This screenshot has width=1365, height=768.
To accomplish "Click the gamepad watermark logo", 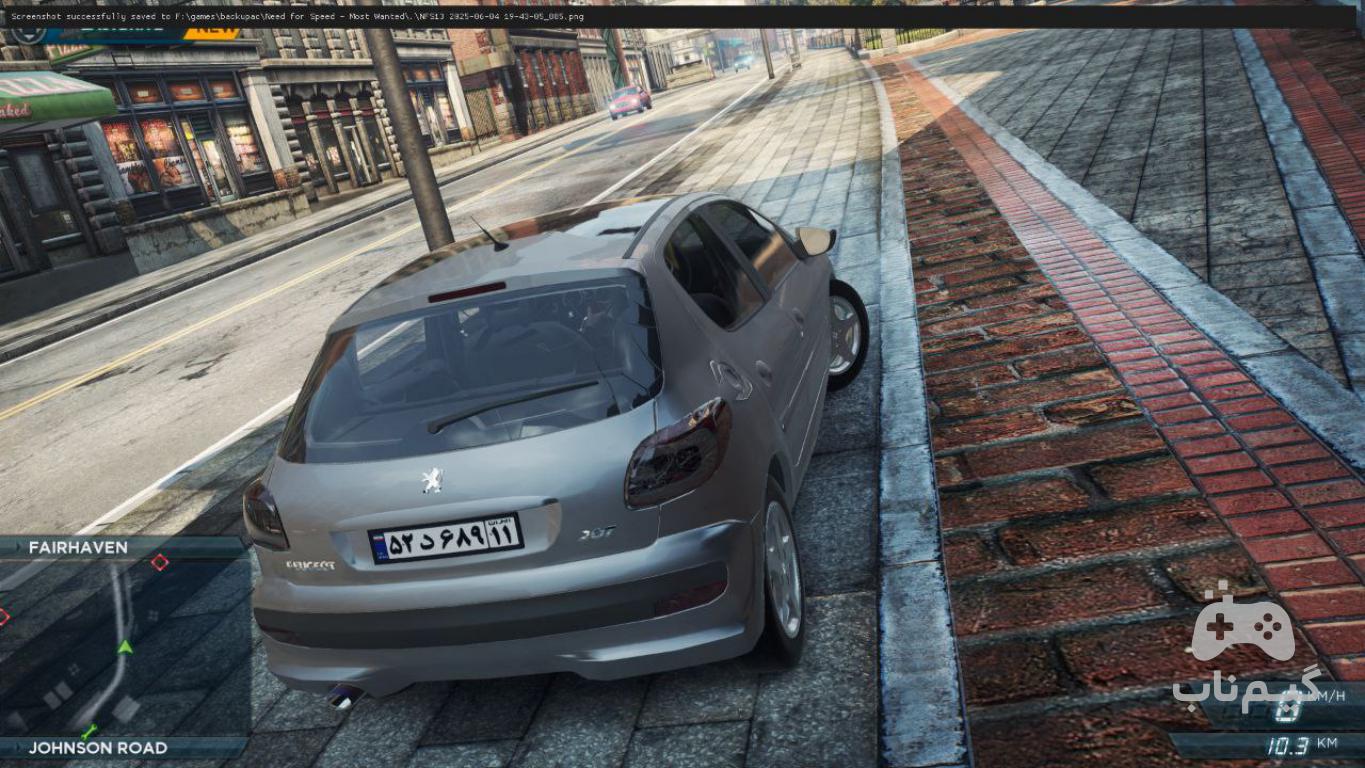I will tap(1244, 624).
